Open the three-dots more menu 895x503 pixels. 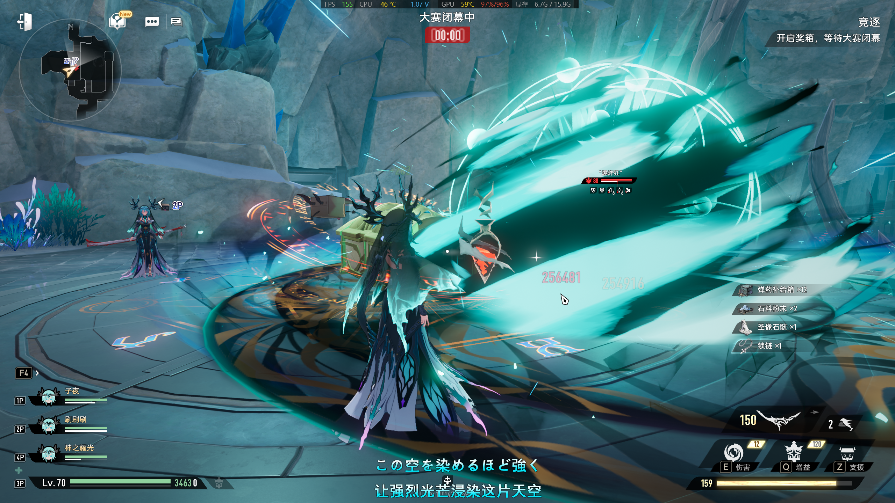point(152,21)
